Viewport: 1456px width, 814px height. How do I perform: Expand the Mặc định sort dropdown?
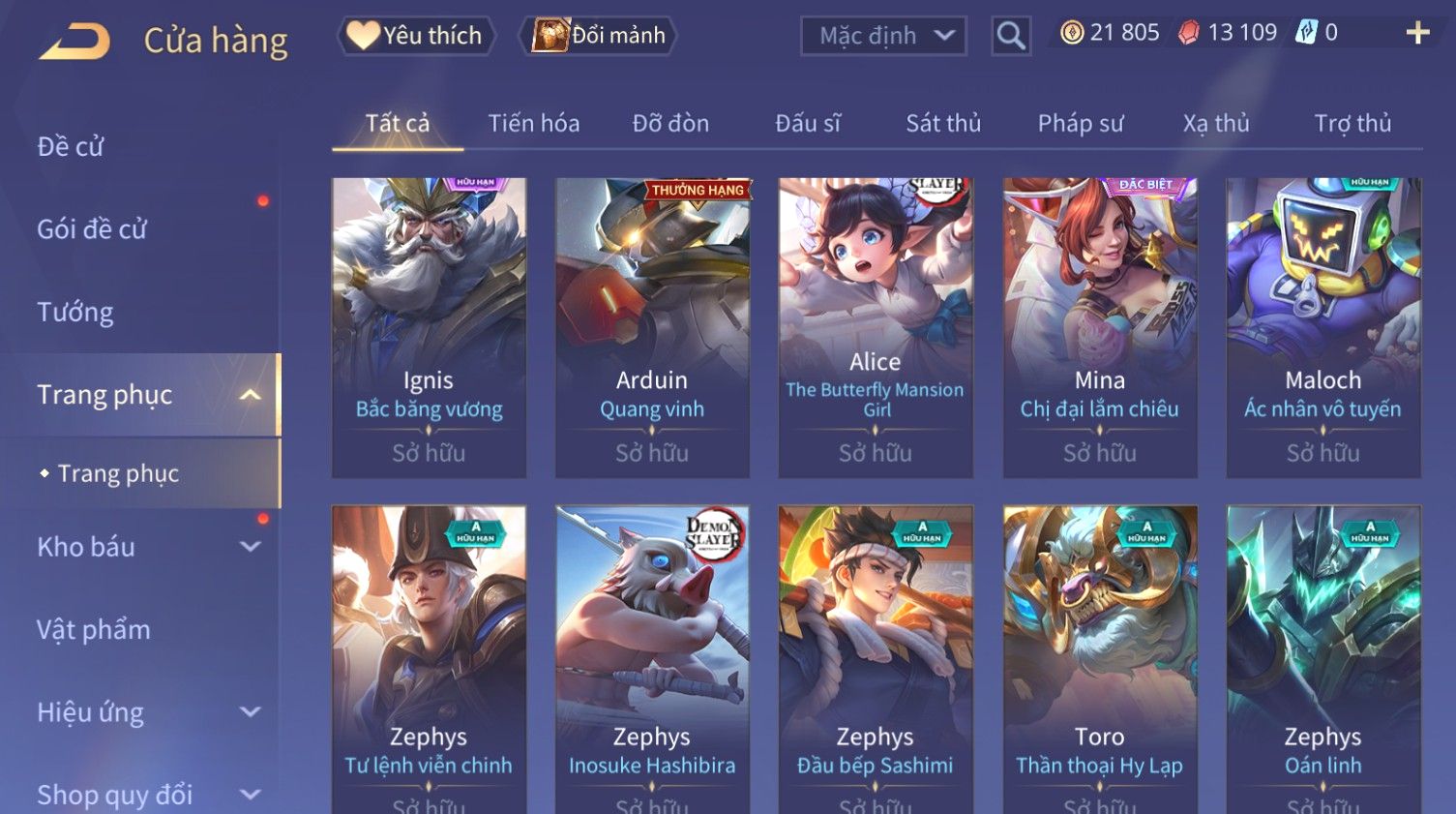[883, 37]
